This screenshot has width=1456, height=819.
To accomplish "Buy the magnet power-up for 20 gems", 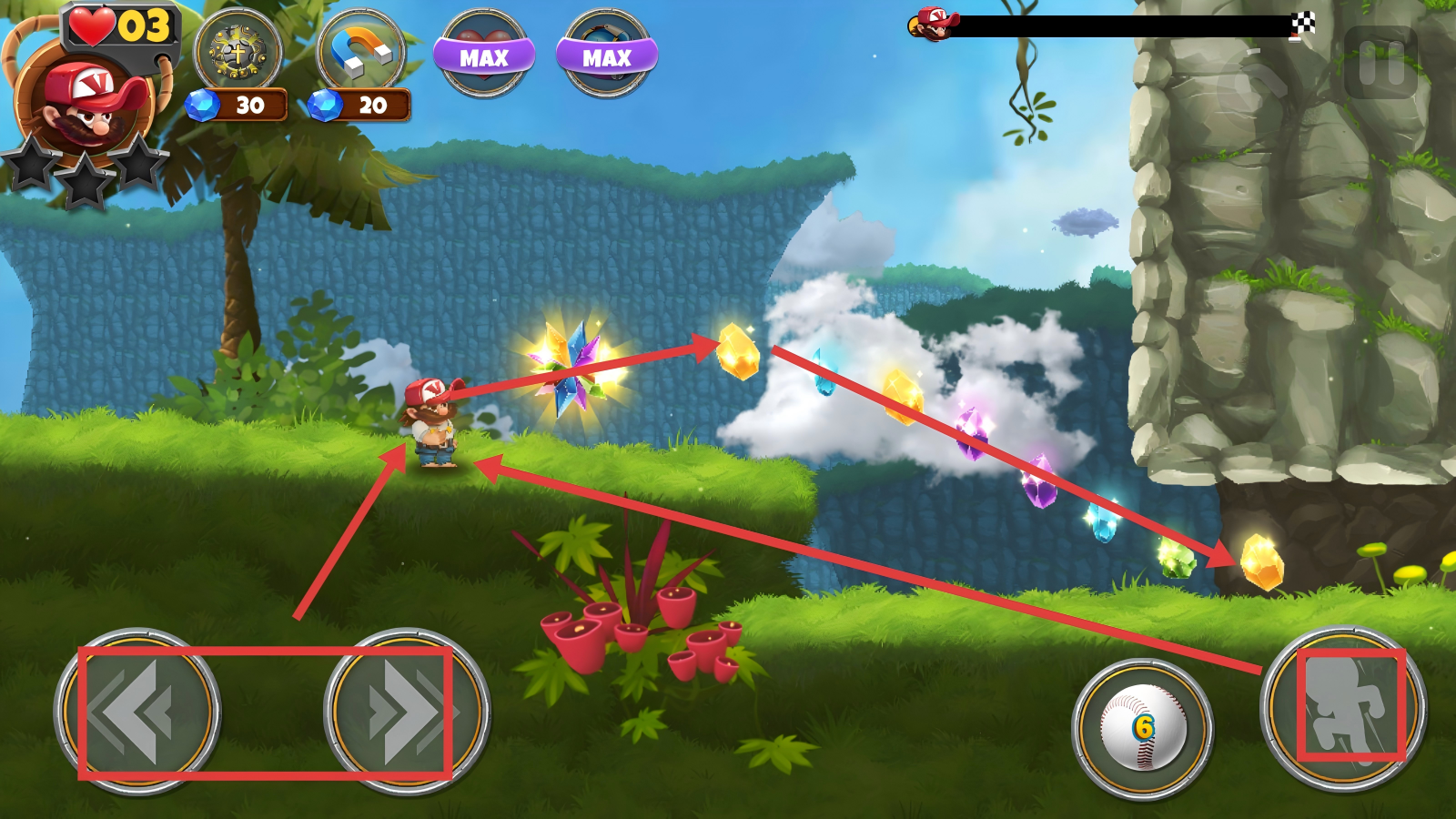I will tap(361, 52).
